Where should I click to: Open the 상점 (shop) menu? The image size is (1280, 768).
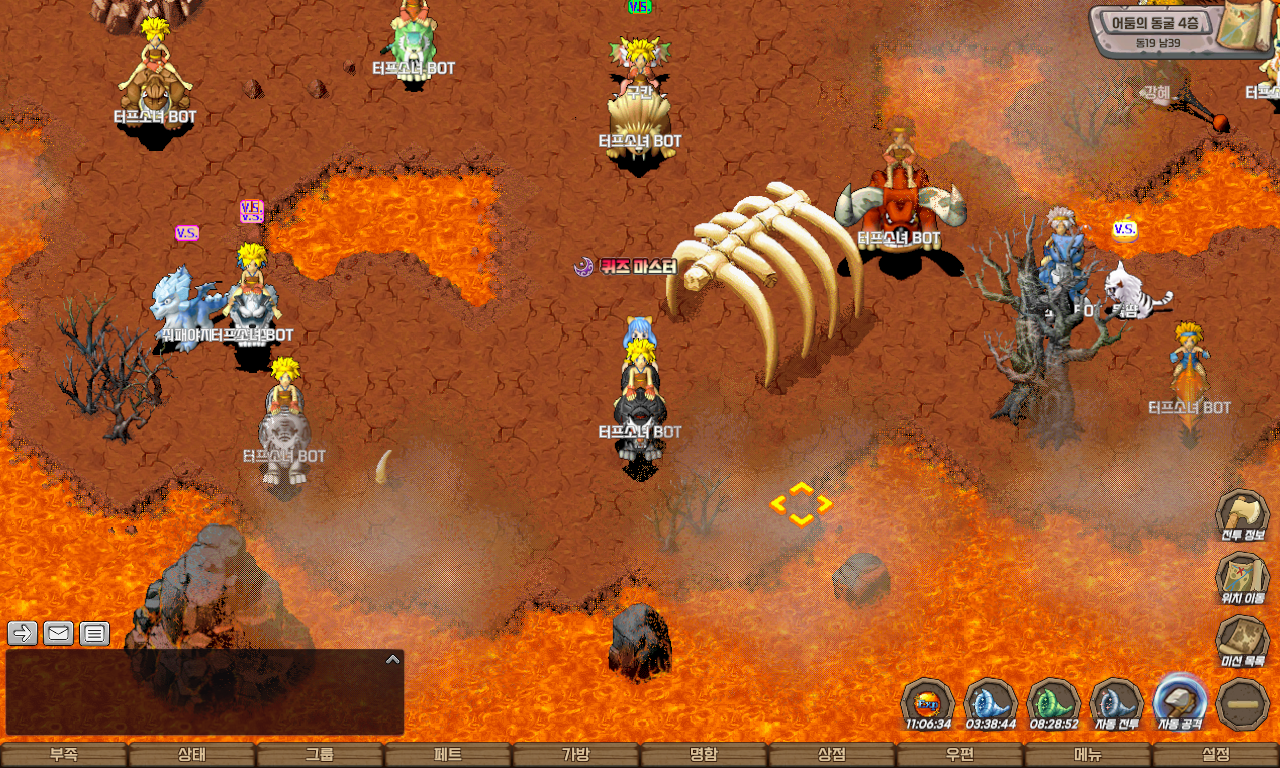[x=832, y=755]
